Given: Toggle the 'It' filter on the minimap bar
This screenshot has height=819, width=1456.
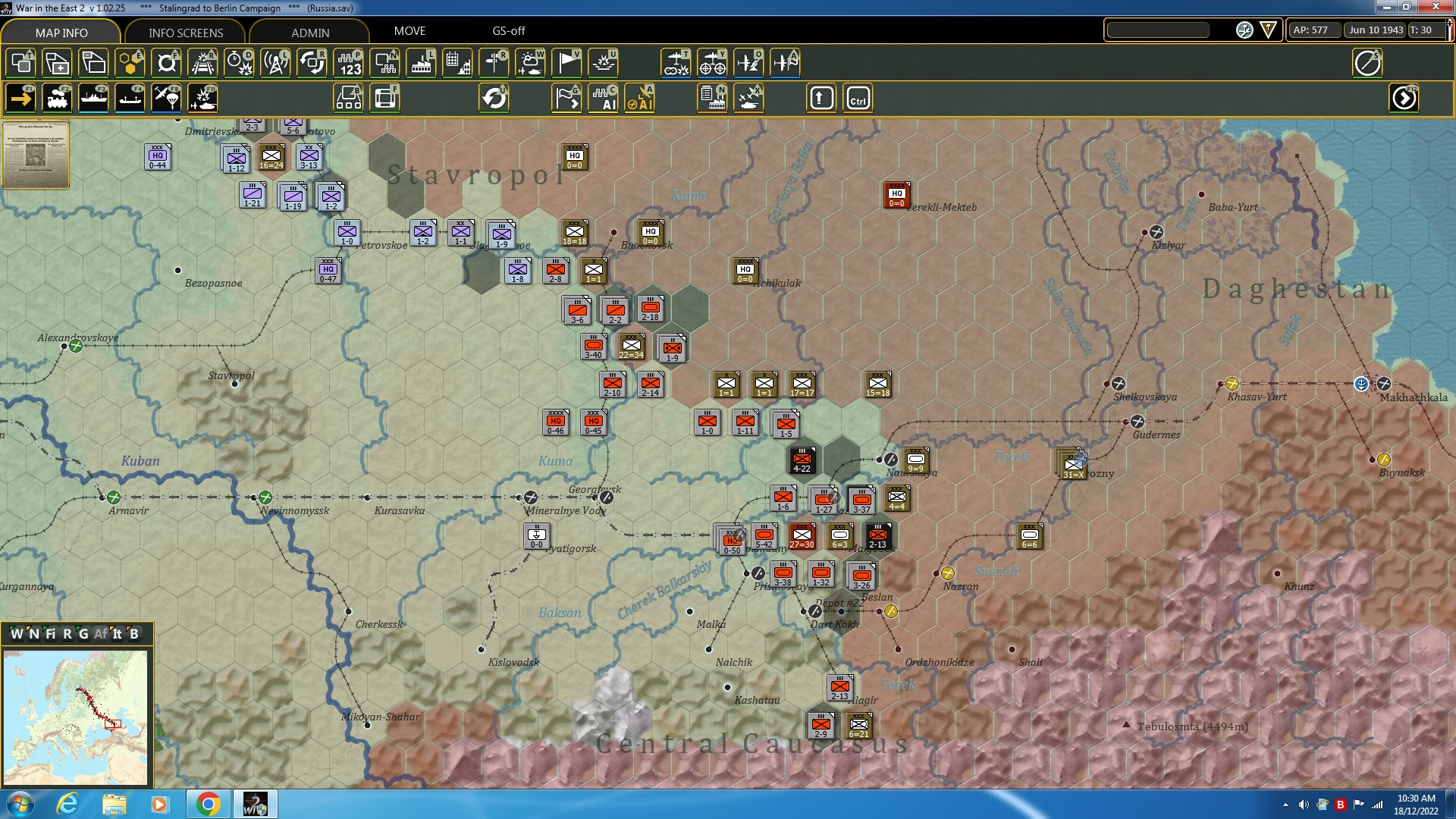Looking at the screenshot, I should coord(117,634).
